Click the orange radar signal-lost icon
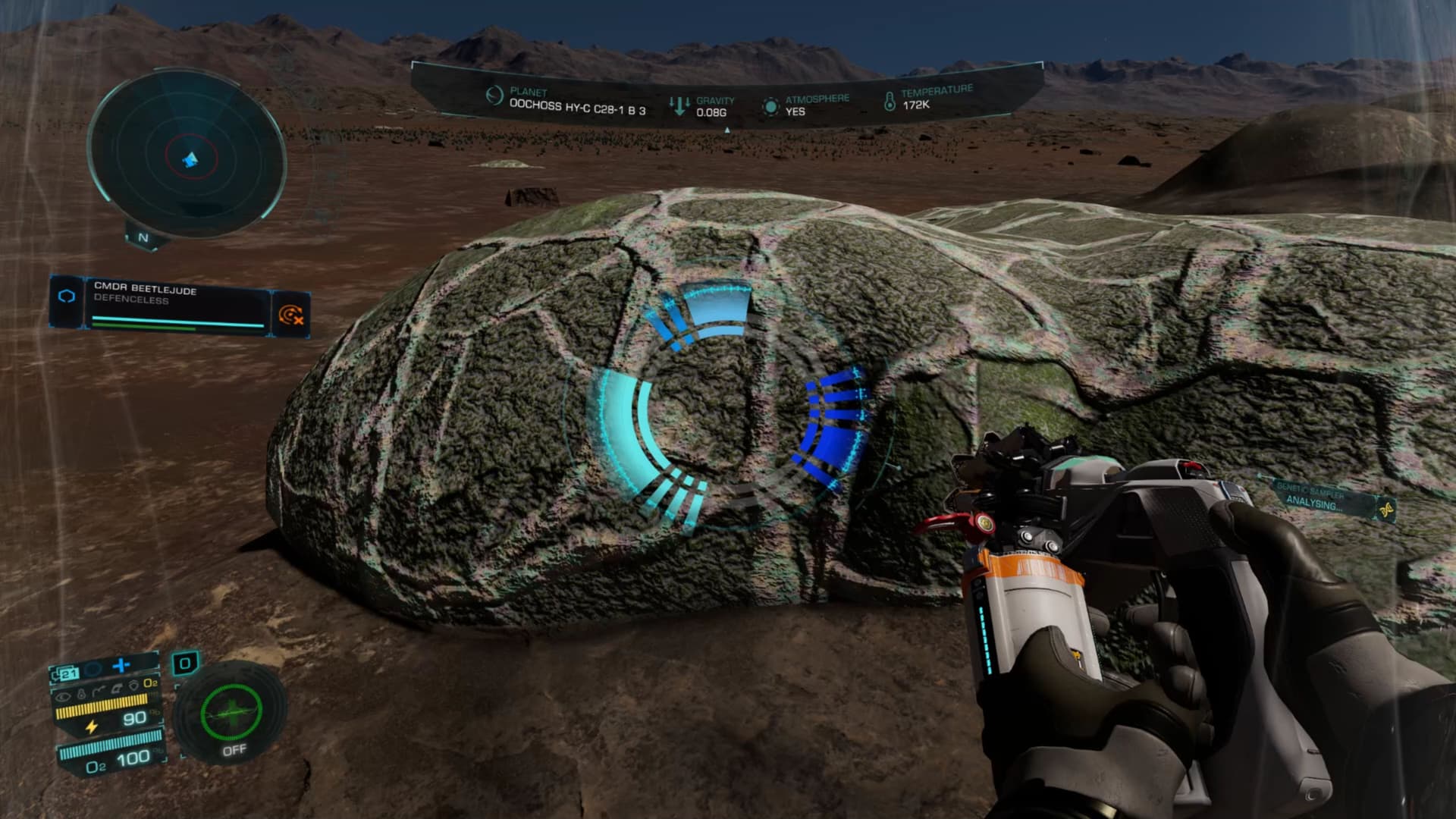The height and width of the screenshot is (819, 1456). click(x=290, y=315)
